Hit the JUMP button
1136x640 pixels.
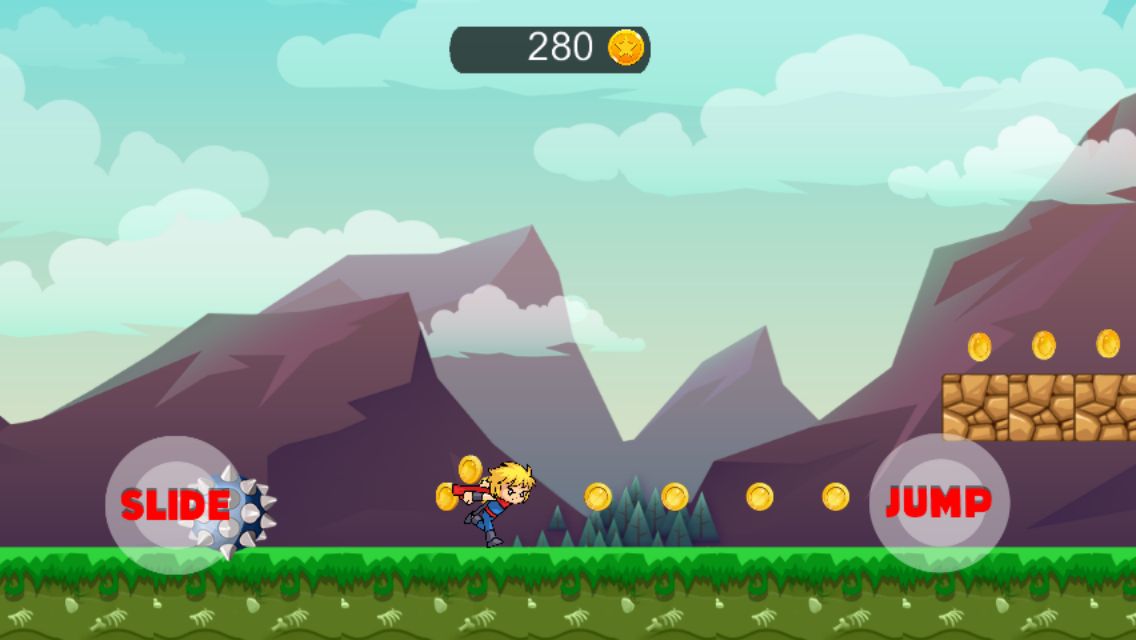point(939,503)
